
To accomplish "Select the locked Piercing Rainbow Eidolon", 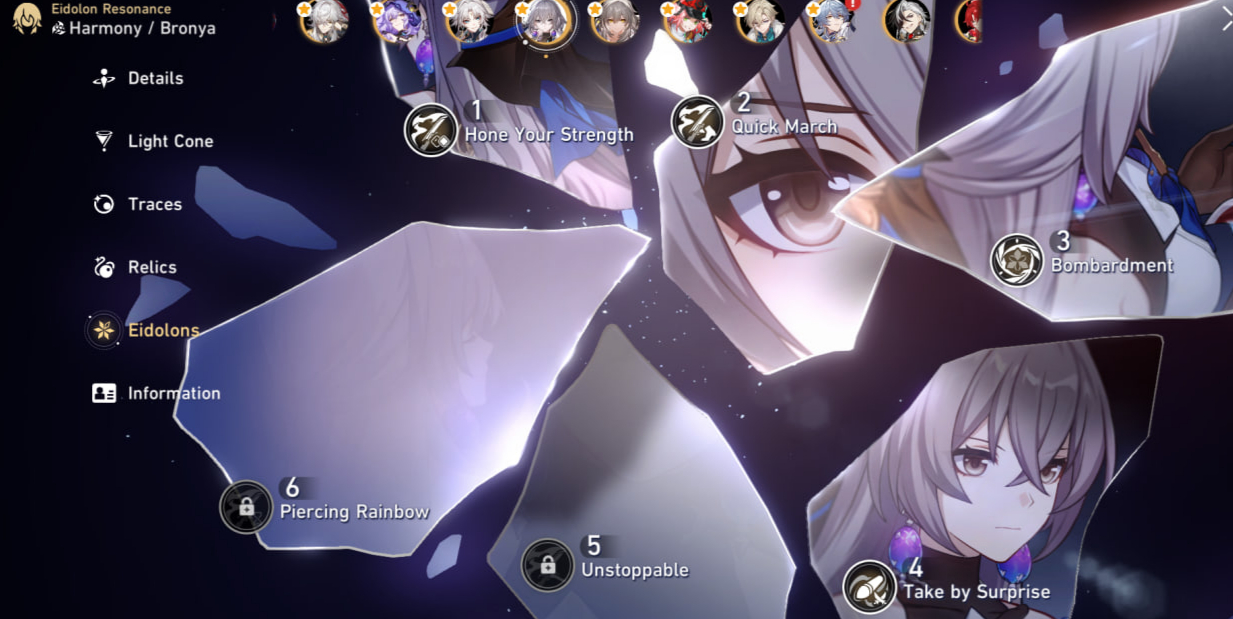I will click(246, 507).
